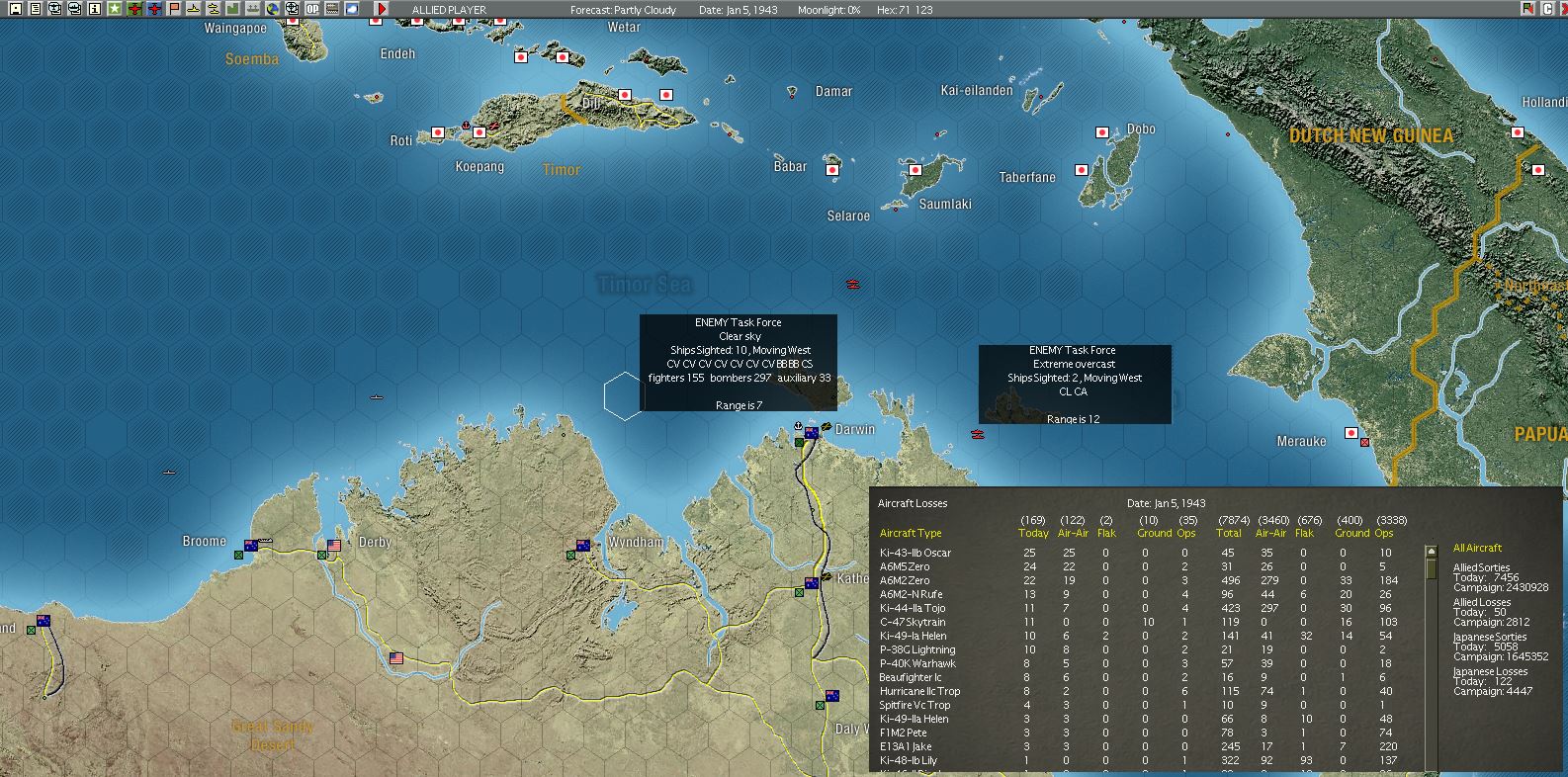1568x777 pixels.
Task: Sort by the yellow Total column header
Action: [1229, 534]
